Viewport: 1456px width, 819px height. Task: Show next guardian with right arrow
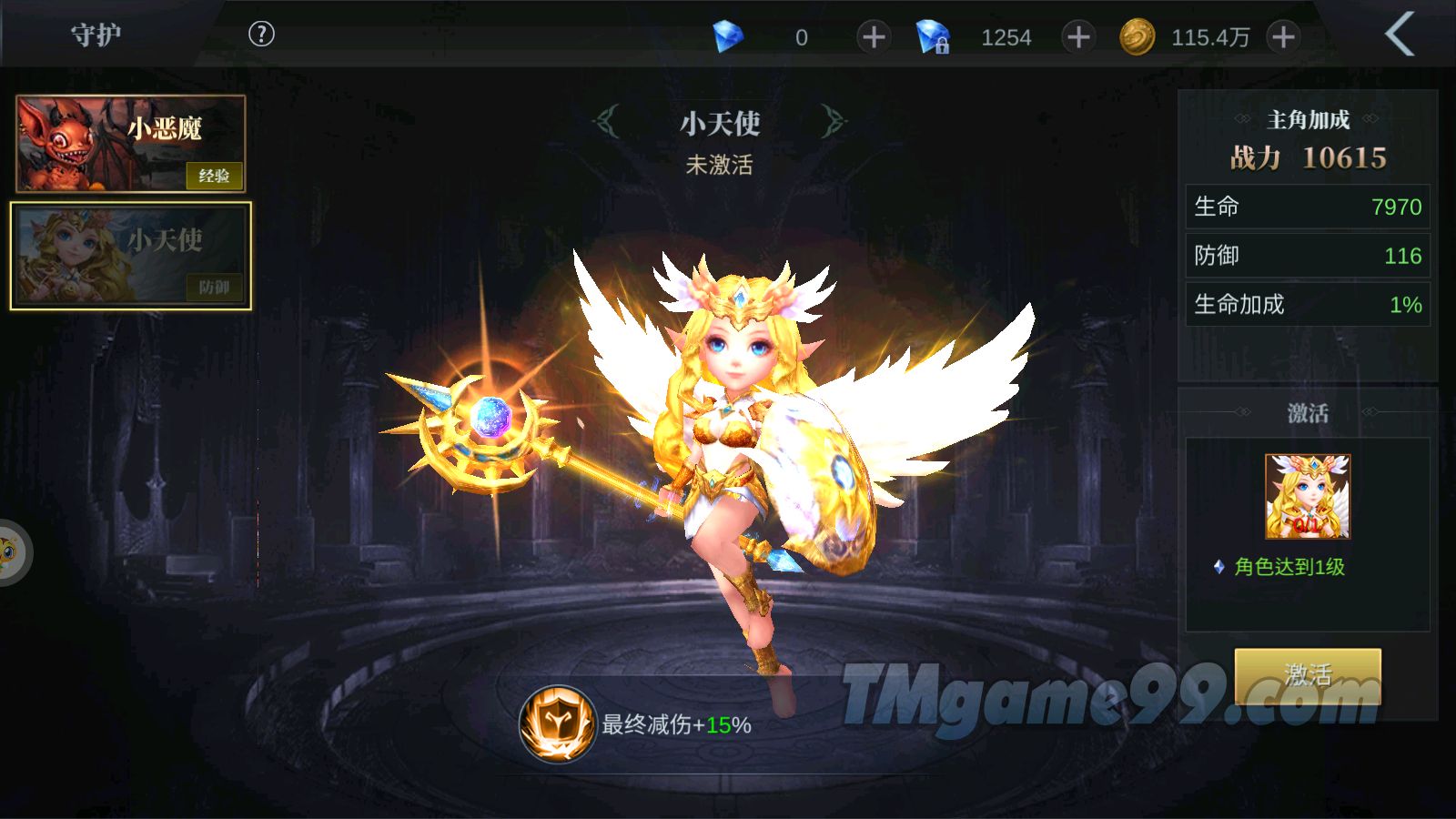832,121
